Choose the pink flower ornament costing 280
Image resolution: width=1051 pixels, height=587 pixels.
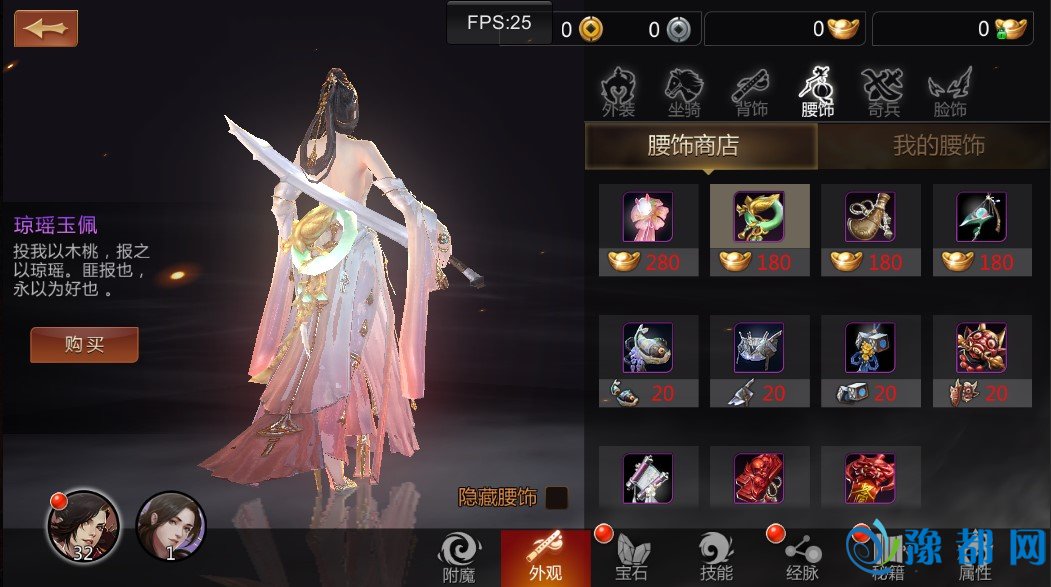coord(648,218)
